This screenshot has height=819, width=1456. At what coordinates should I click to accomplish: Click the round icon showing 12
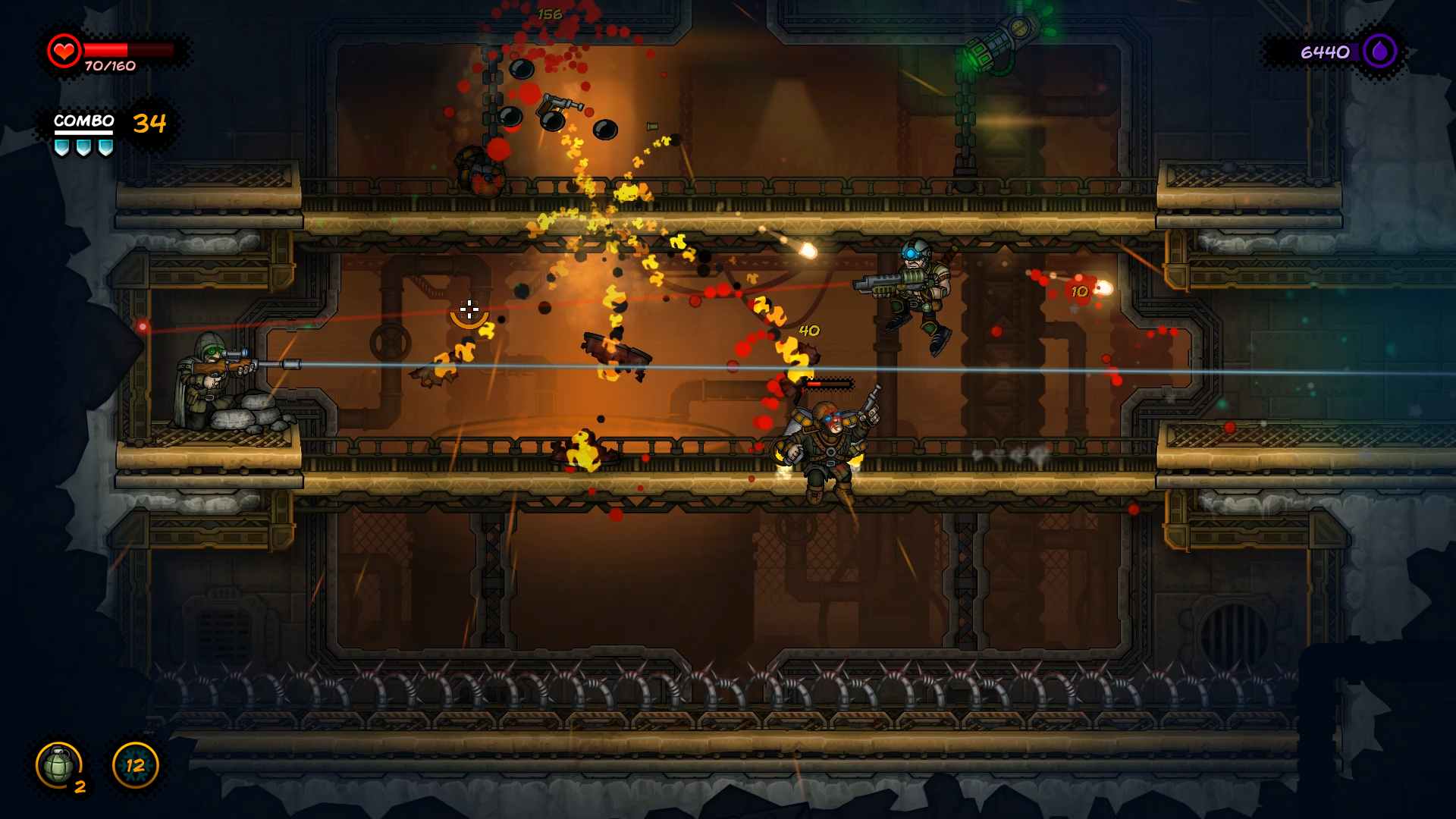(135, 765)
